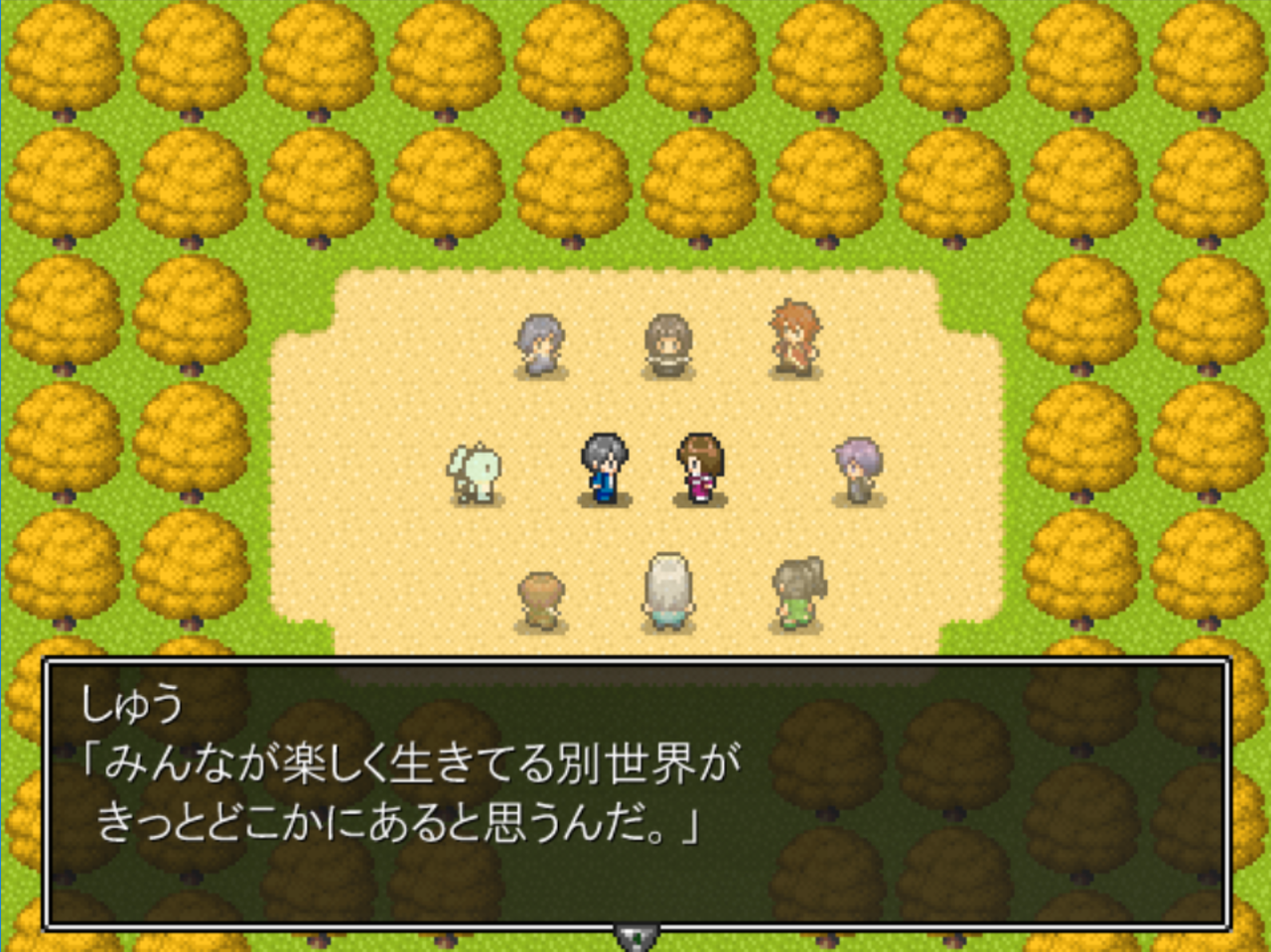Click the dialogue continue arrow indicator
The width and height of the screenshot is (1271, 952).
635,936
